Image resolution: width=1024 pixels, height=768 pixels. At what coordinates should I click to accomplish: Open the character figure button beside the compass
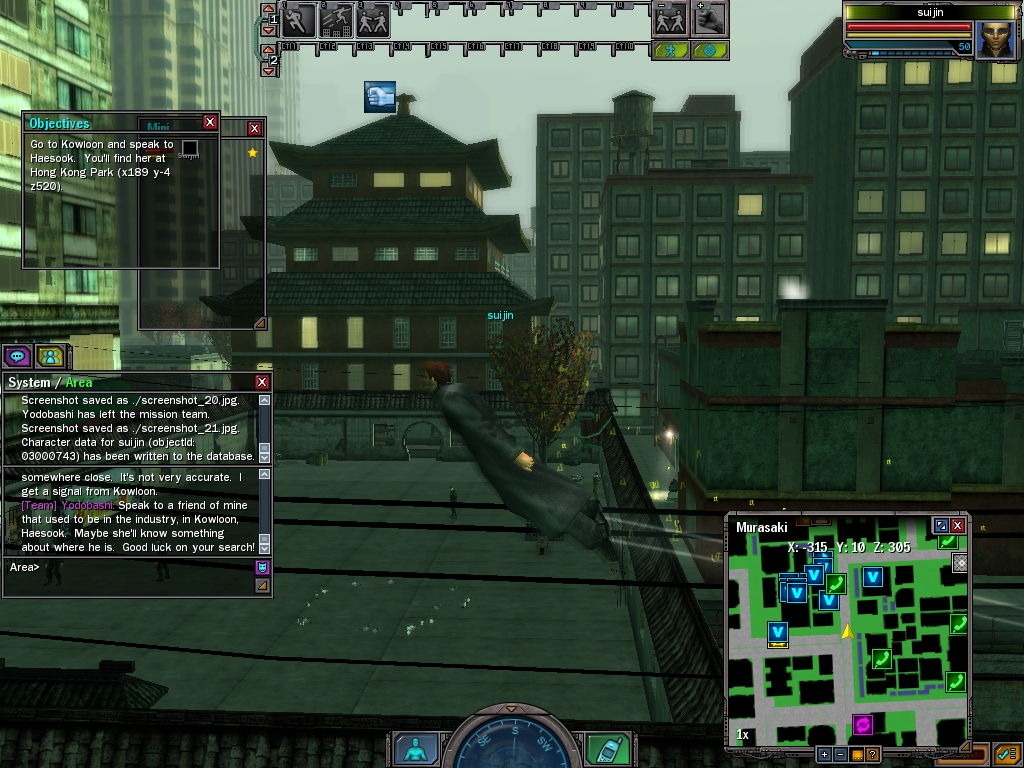[415, 748]
